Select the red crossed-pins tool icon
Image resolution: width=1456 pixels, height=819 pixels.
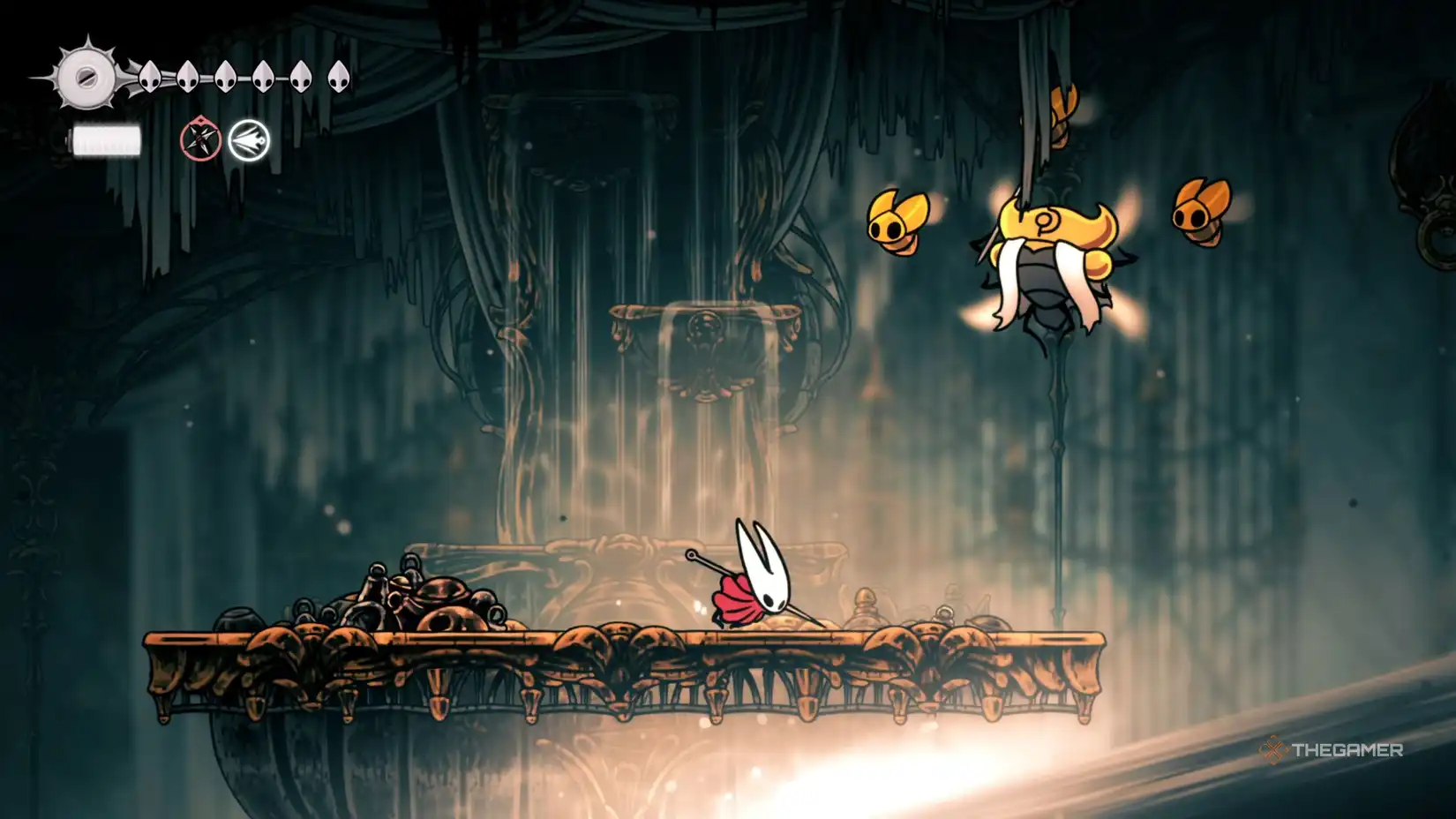199,139
